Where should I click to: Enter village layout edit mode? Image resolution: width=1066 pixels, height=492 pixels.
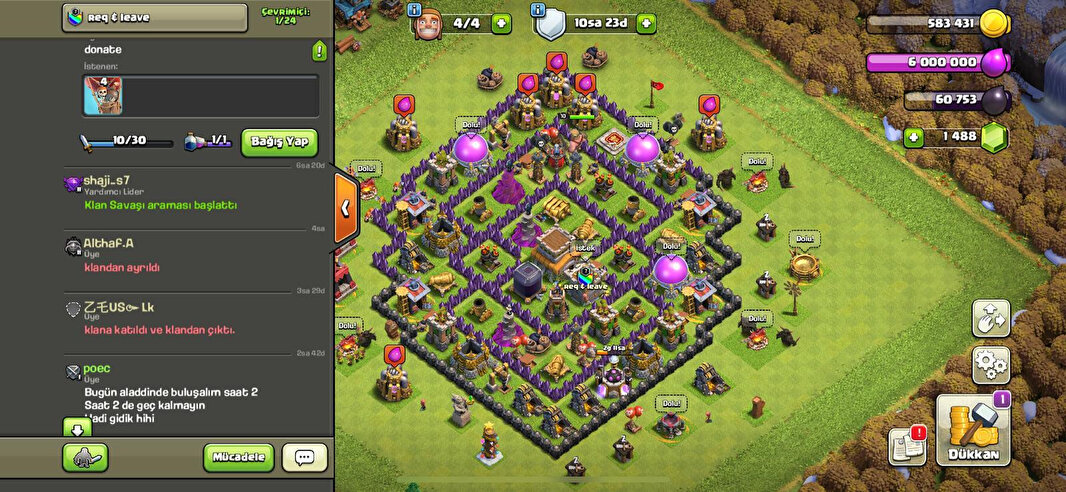tap(990, 318)
